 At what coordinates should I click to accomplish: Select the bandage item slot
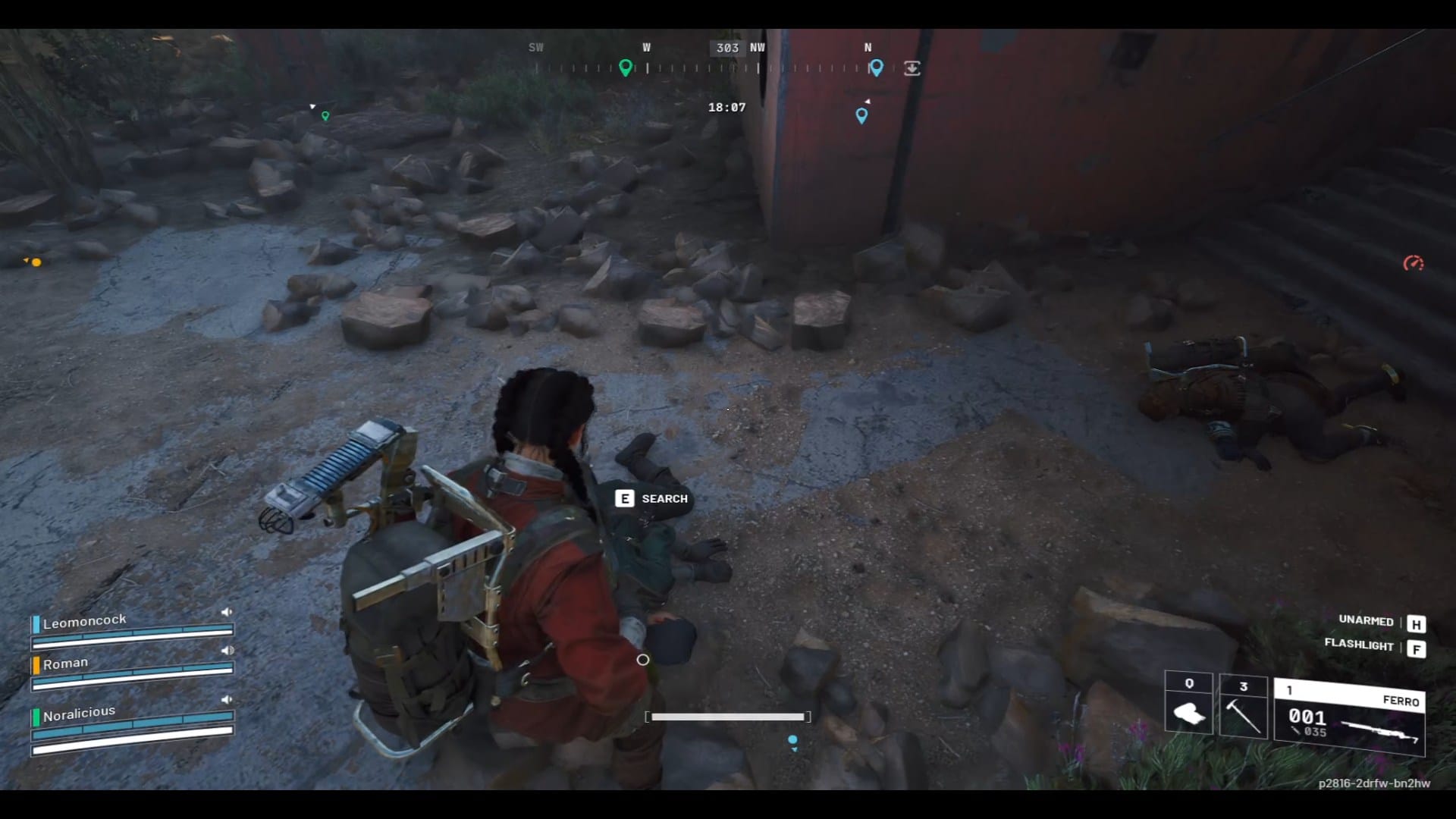pos(1189,711)
